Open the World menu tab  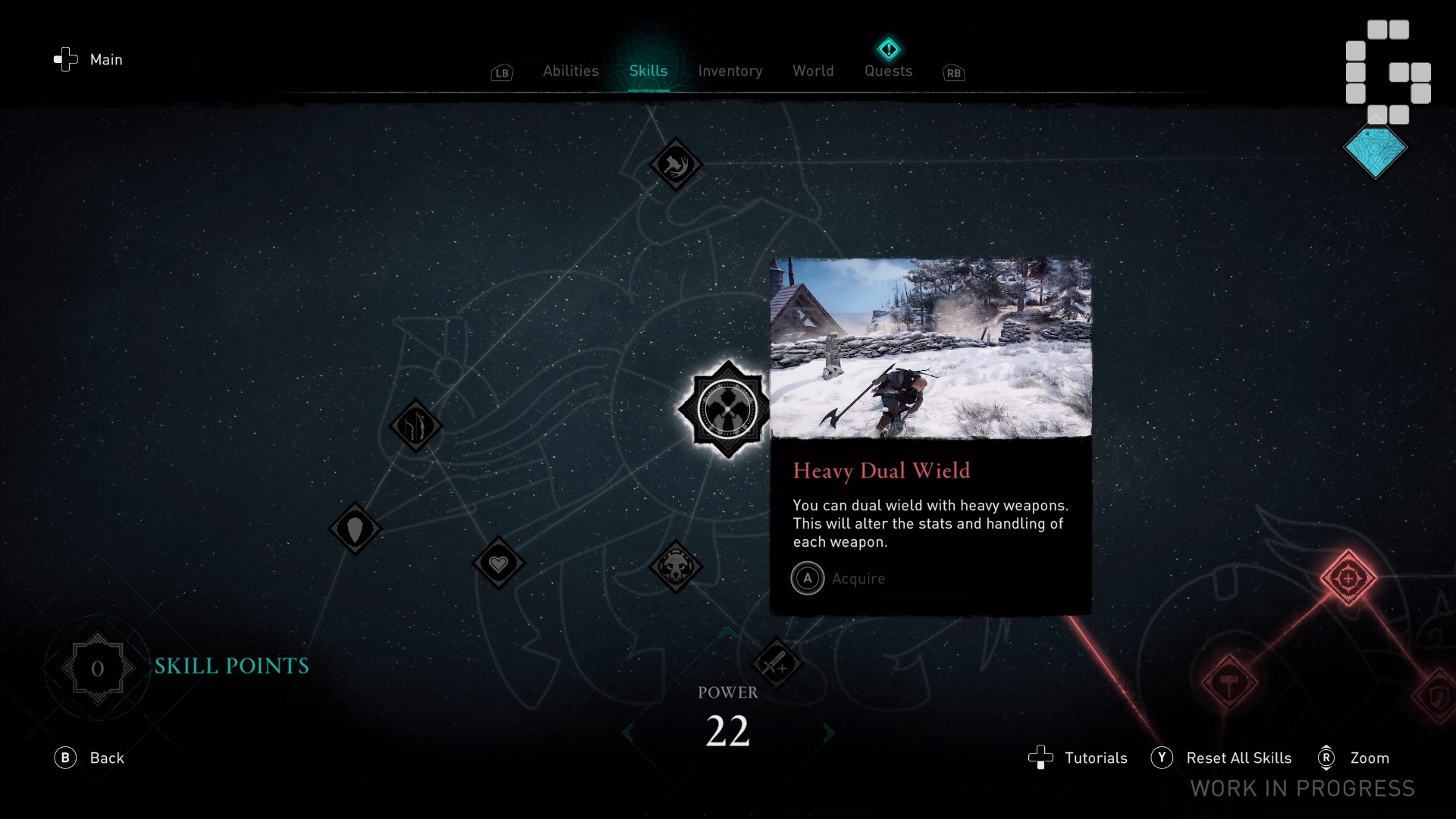812,71
